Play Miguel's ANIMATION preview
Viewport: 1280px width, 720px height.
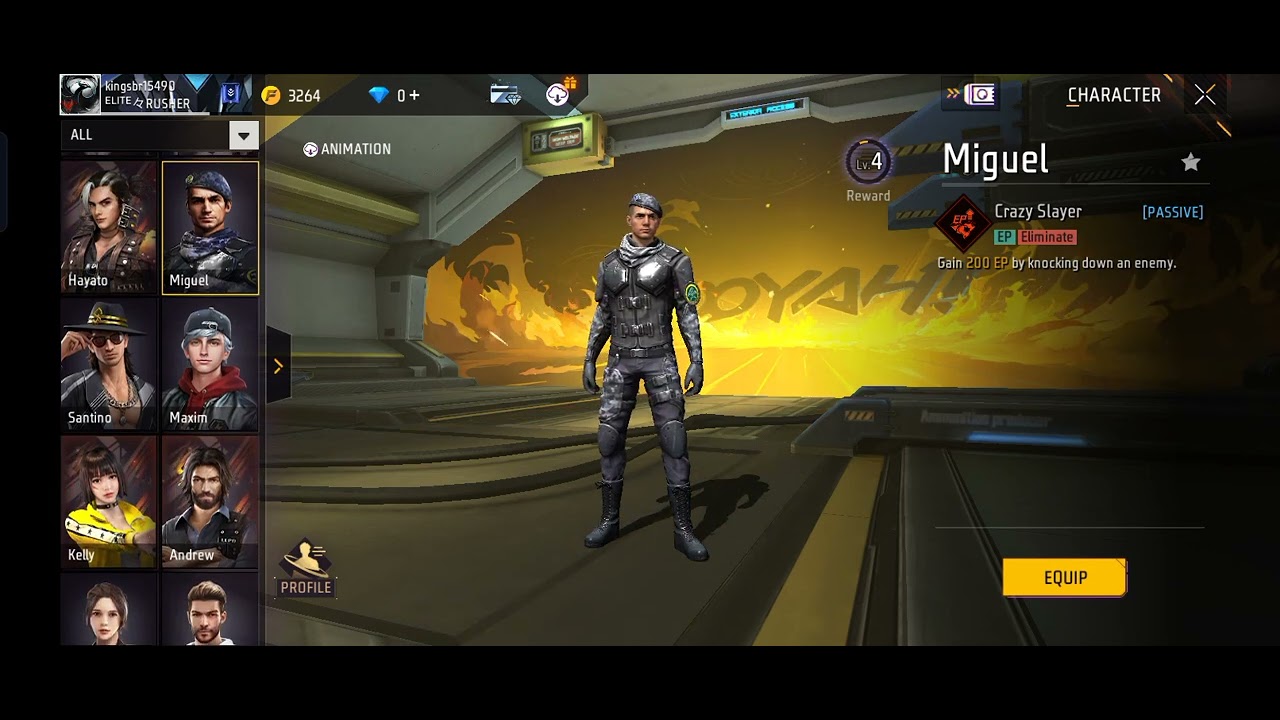pyautogui.click(x=347, y=149)
